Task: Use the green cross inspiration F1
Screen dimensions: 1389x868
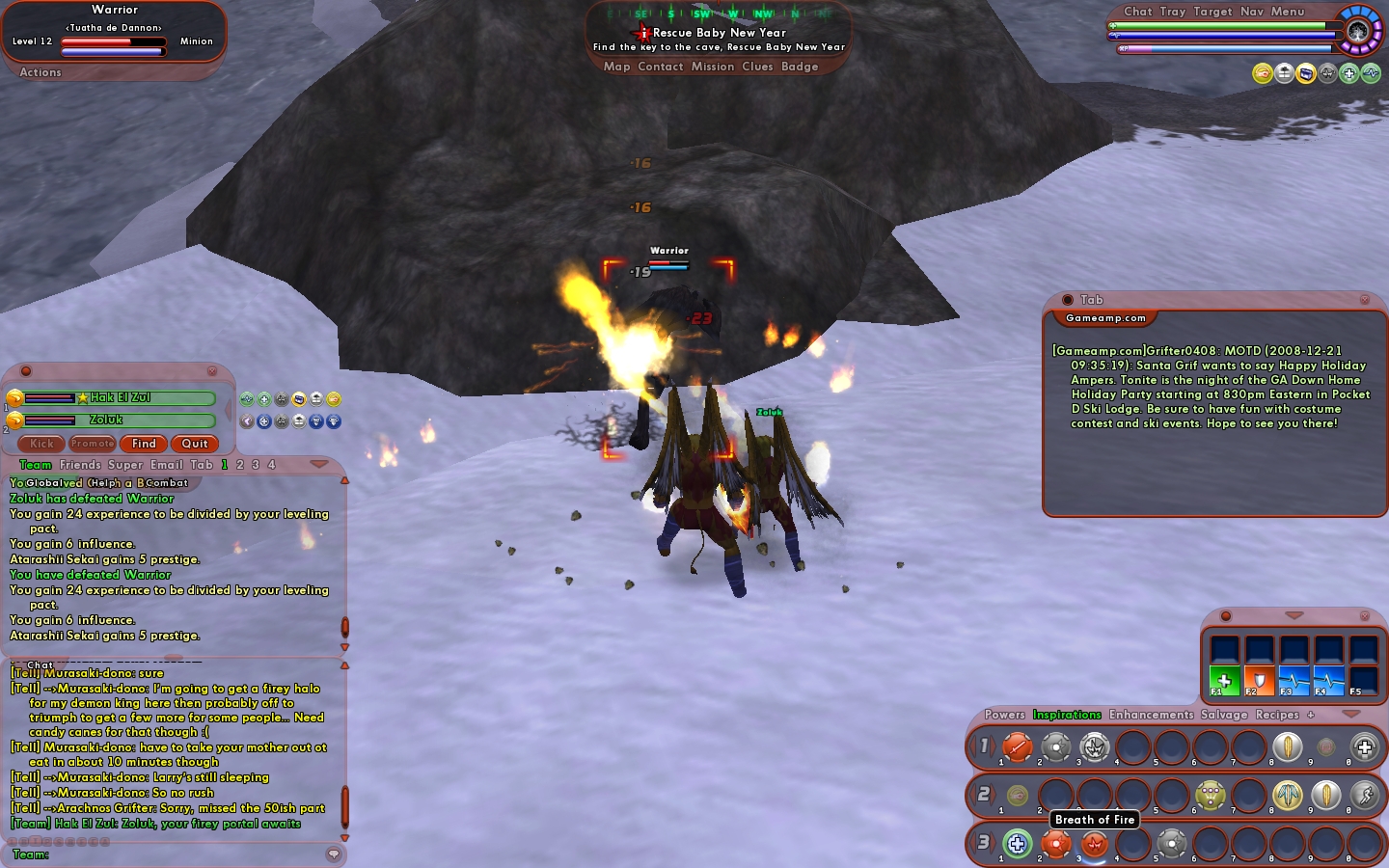Action: [x=1224, y=680]
